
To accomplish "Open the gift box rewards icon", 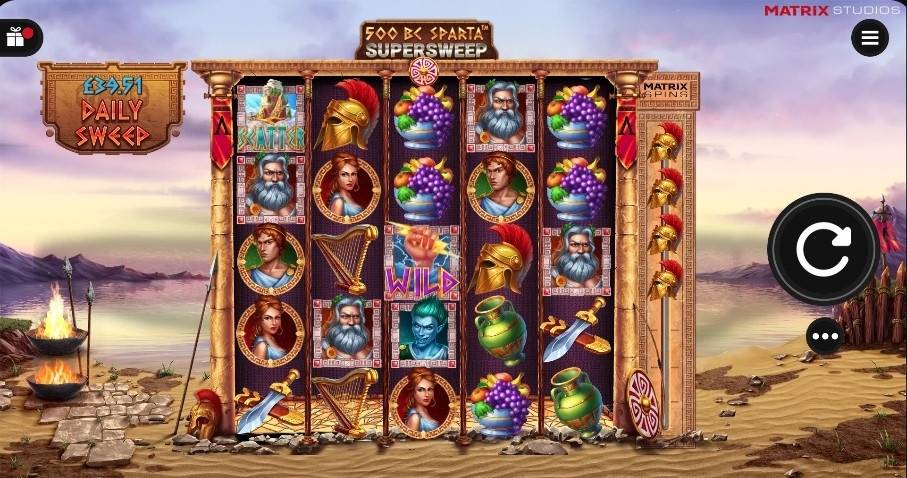I will 16,38.
